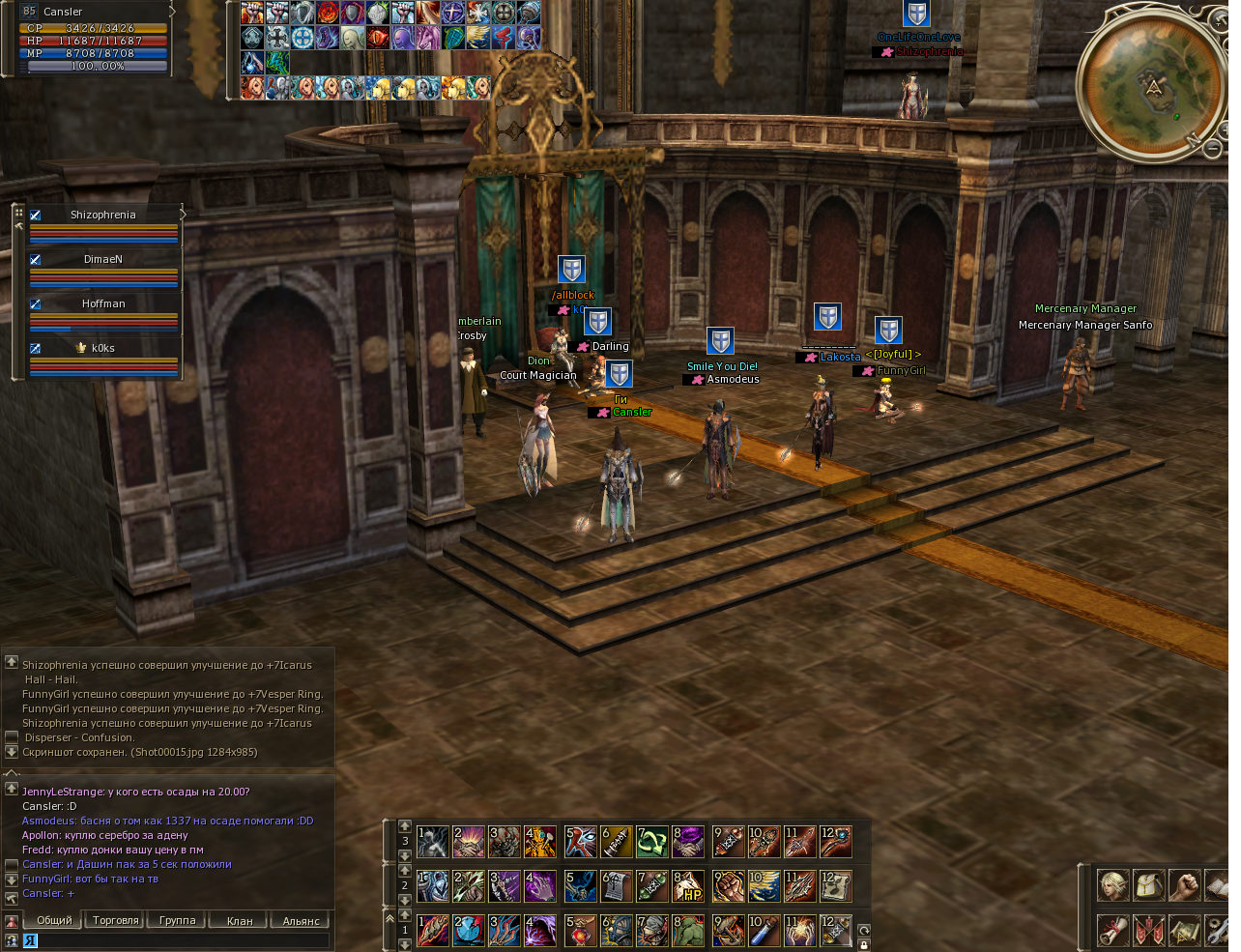Target party member DimaeN
The height and width of the screenshot is (952, 1241).
coord(103,259)
